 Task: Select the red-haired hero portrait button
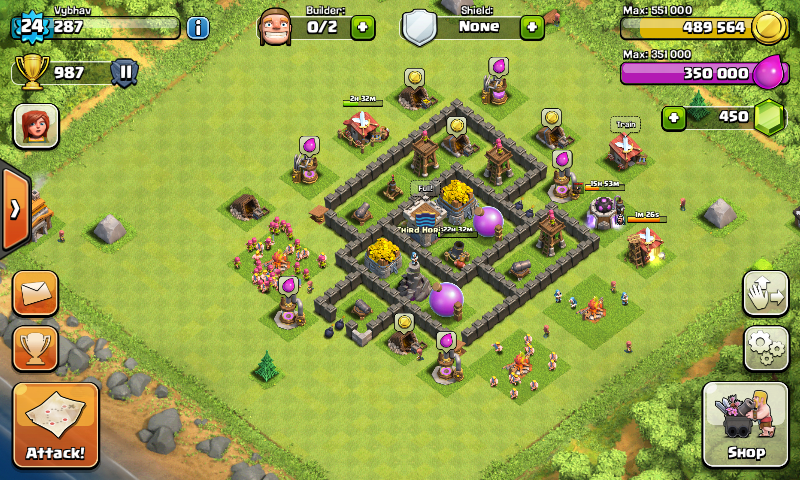[35, 126]
